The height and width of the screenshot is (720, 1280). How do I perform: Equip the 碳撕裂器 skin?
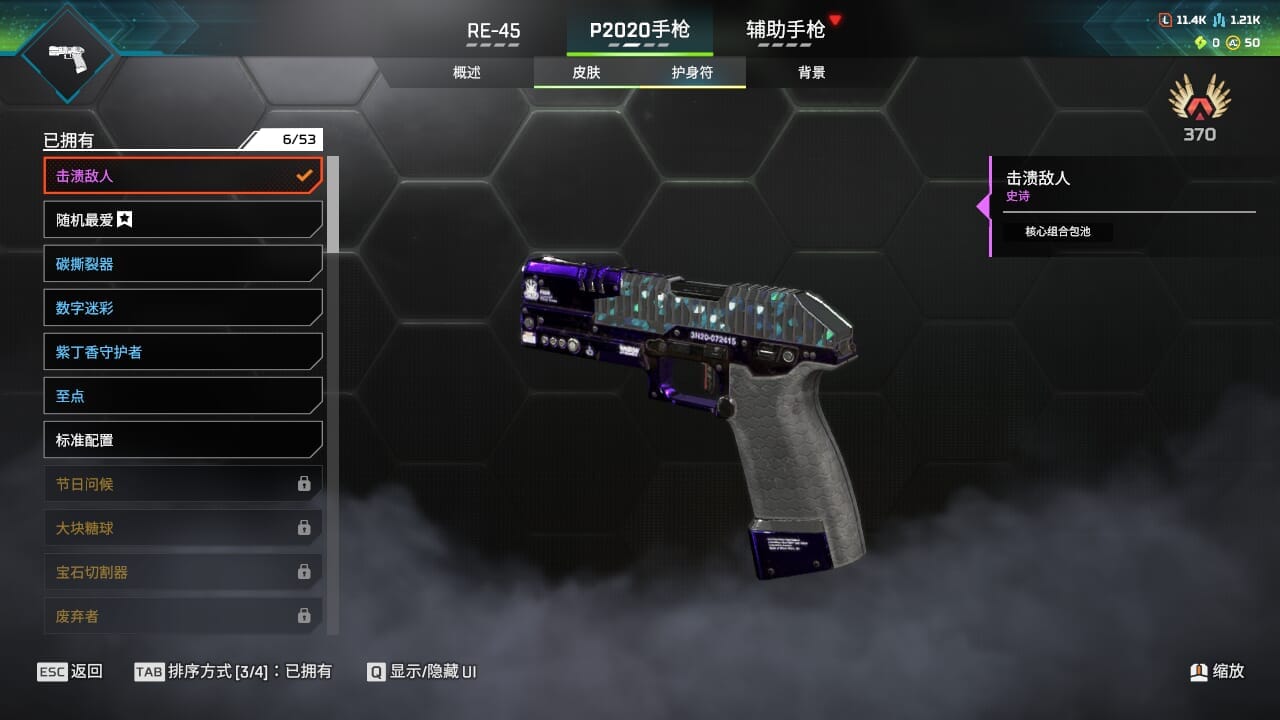click(x=183, y=264)
